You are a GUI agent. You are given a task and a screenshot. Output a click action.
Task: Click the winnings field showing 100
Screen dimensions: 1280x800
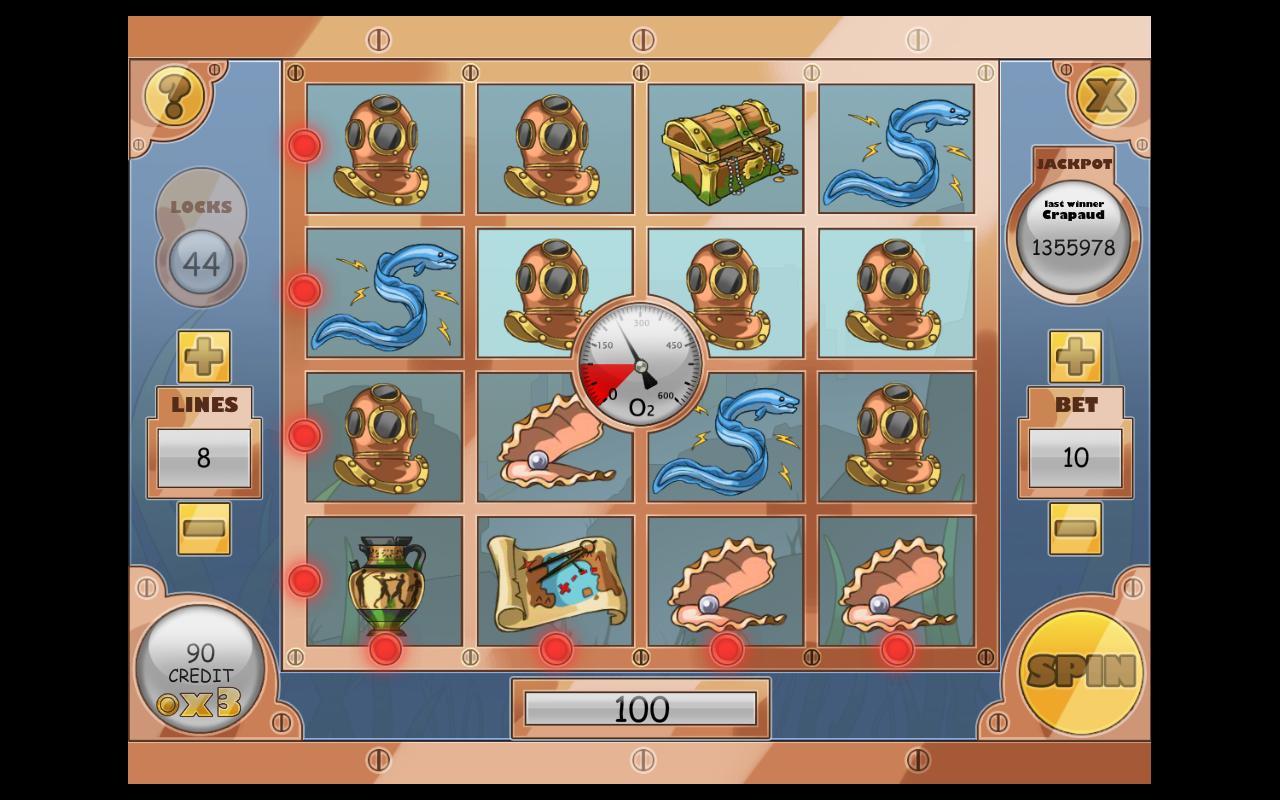[640, 708]
